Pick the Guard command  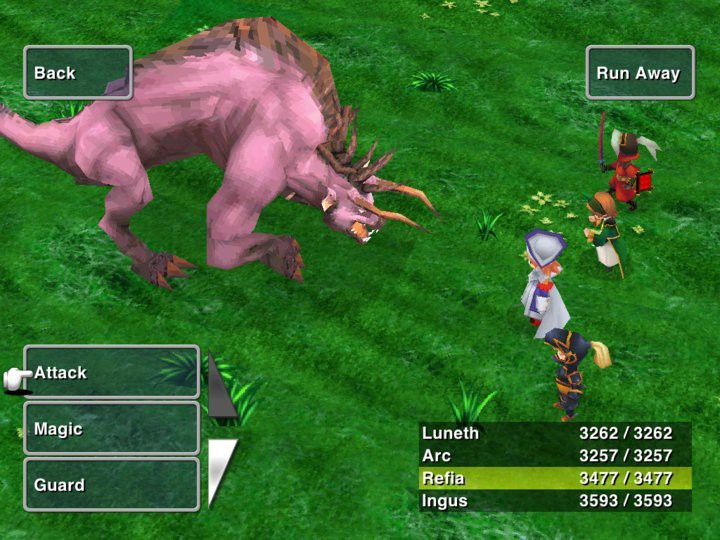tap(111, 485)
